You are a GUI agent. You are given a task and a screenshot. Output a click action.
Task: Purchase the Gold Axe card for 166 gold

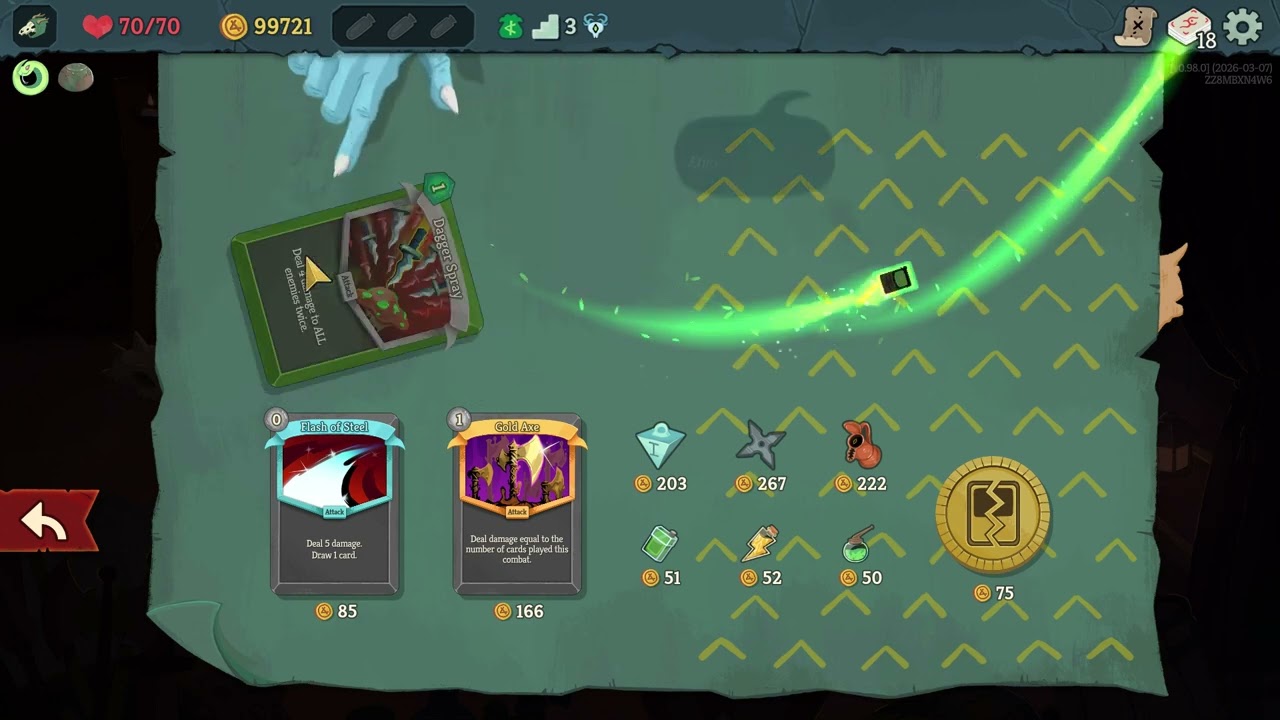517,503
